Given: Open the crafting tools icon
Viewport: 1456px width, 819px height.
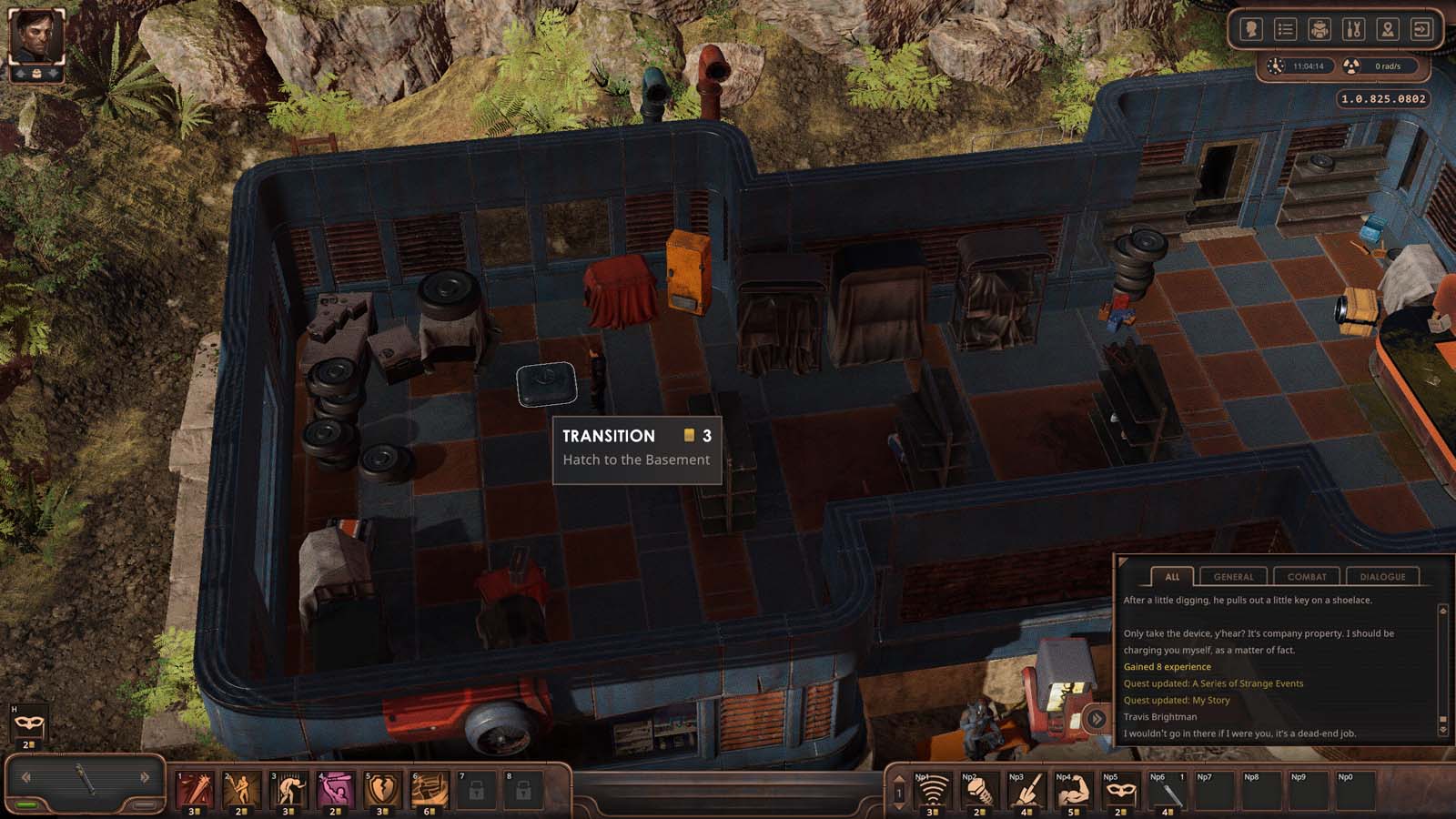Looking at the screenshot, I should click(x=1351, y=28).
